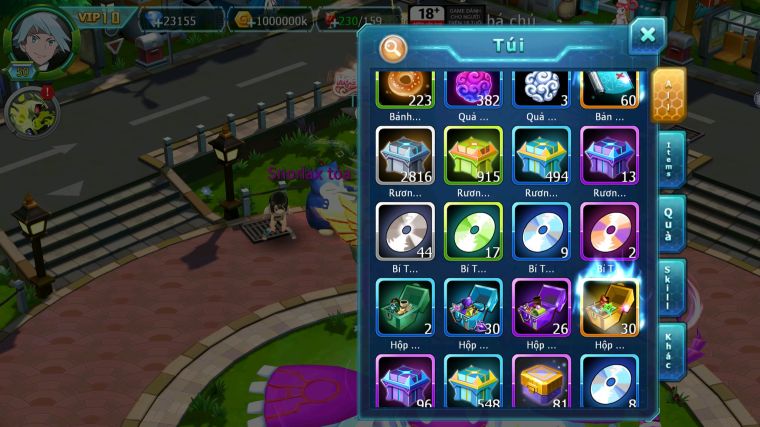
Task: Select the honeycomb all-items tab
Action: 667,95
